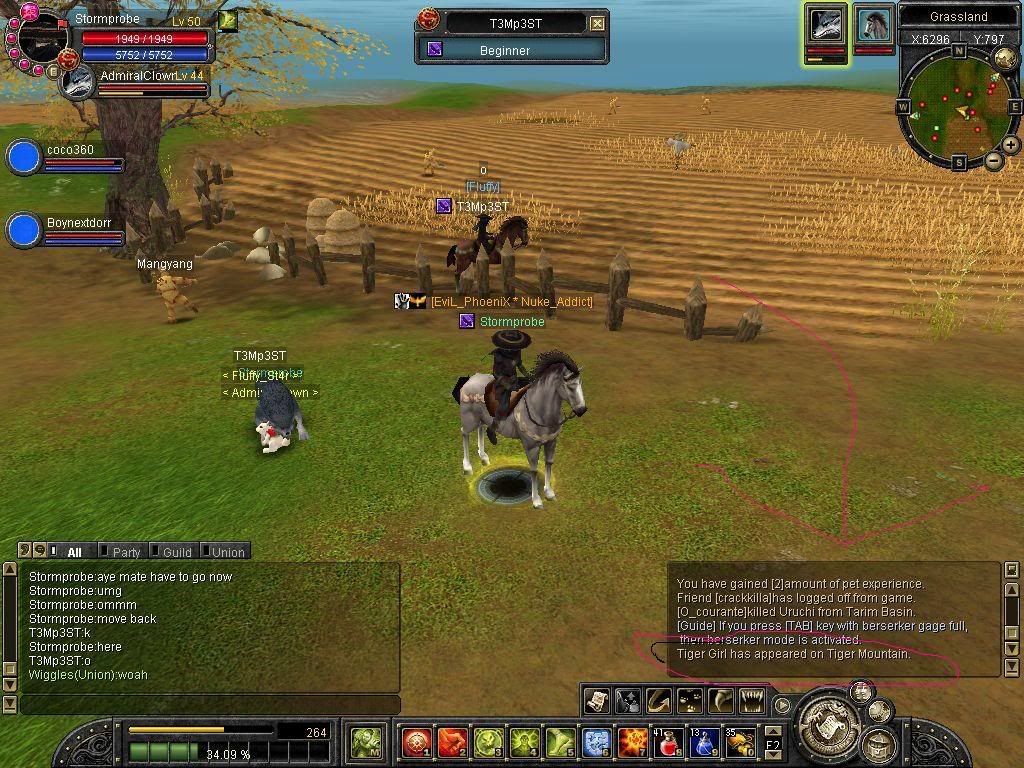Trigger the fire burst skill in slot 7
Screen dimensions: 1024x768
[x=633, y=743]
